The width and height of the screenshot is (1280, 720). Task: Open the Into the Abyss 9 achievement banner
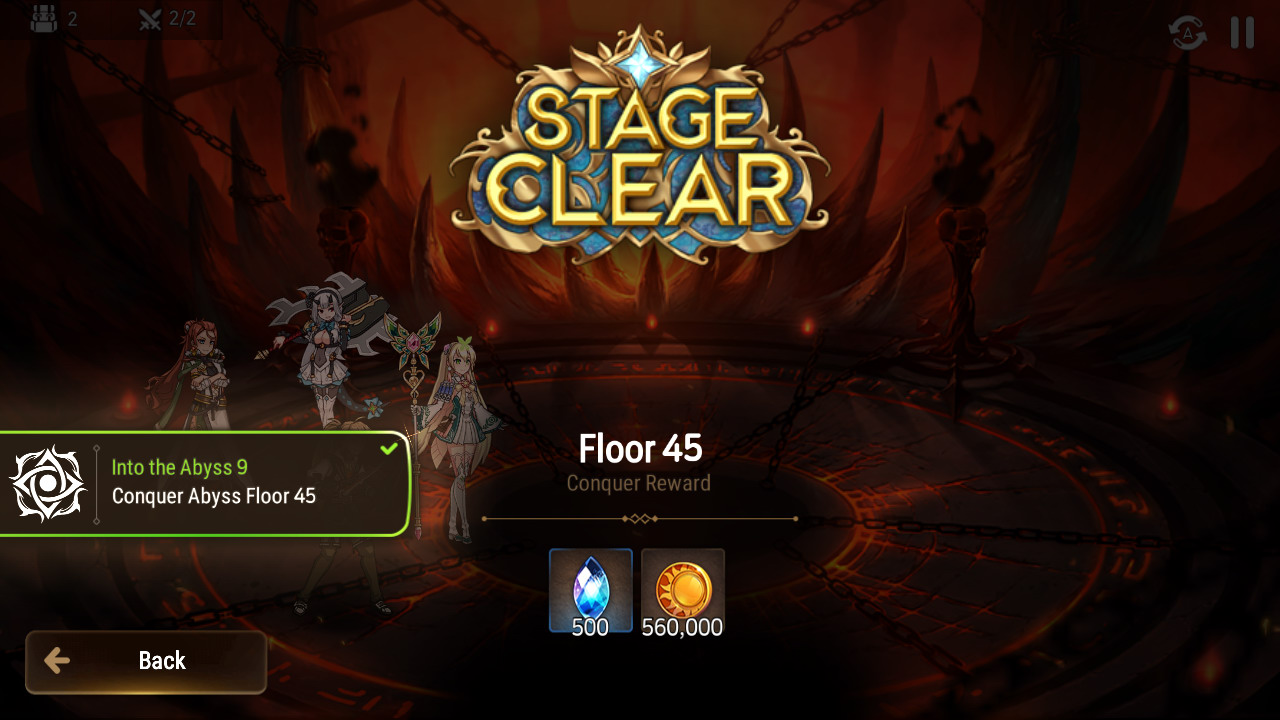click(x=205, y=484)
